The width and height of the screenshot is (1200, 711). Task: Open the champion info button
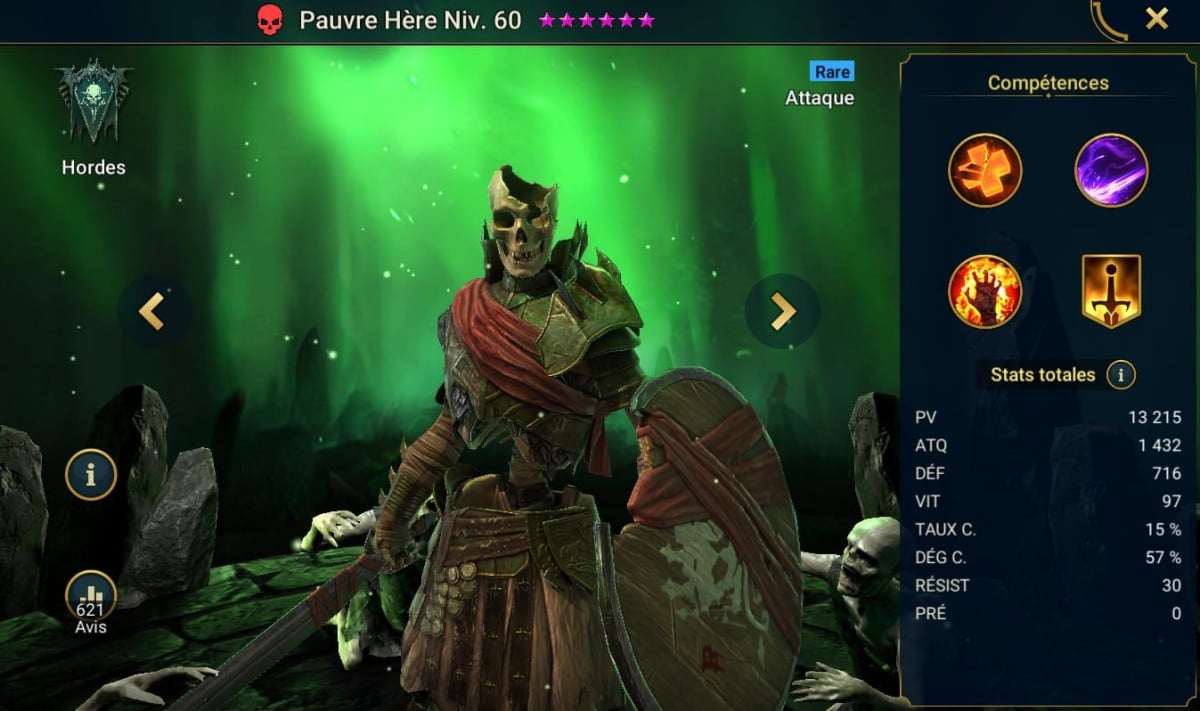91,475
